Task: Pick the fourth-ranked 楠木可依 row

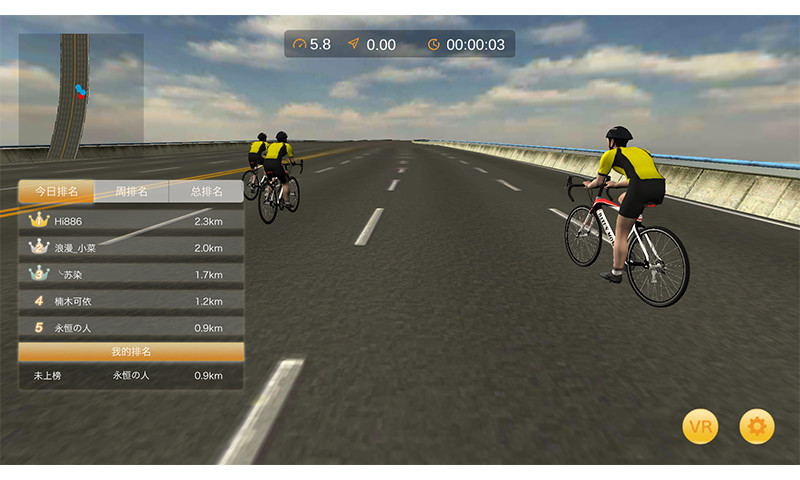Action: point(131,301)
